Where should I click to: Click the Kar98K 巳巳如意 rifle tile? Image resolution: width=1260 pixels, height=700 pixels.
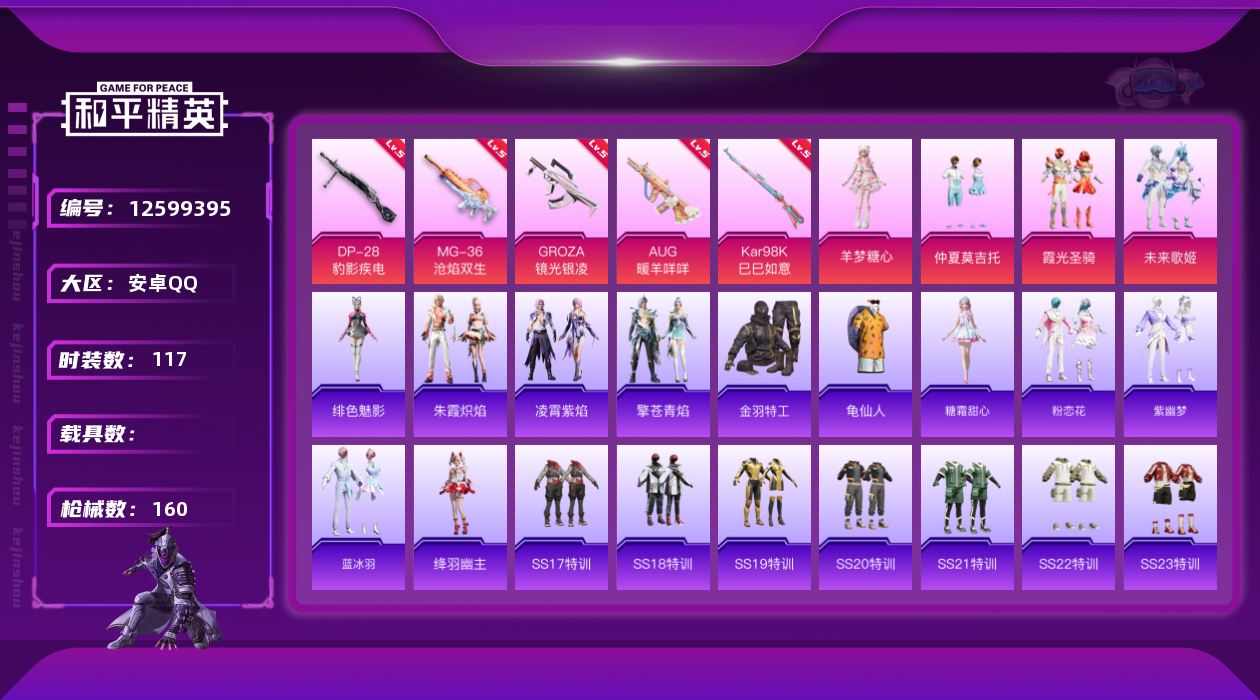tap(764, 211)
